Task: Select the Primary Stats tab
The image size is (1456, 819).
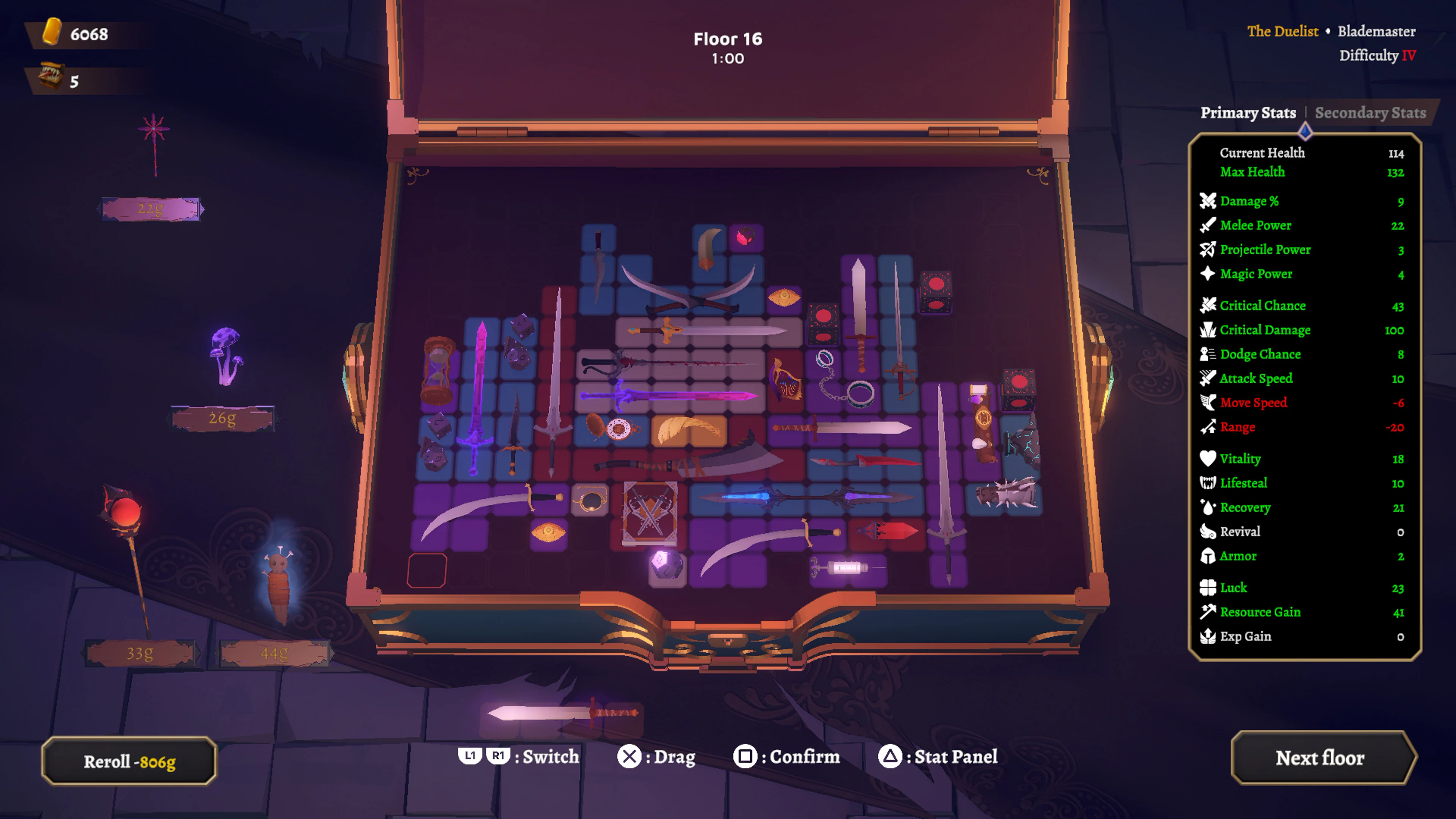Action: [1249, 113]
